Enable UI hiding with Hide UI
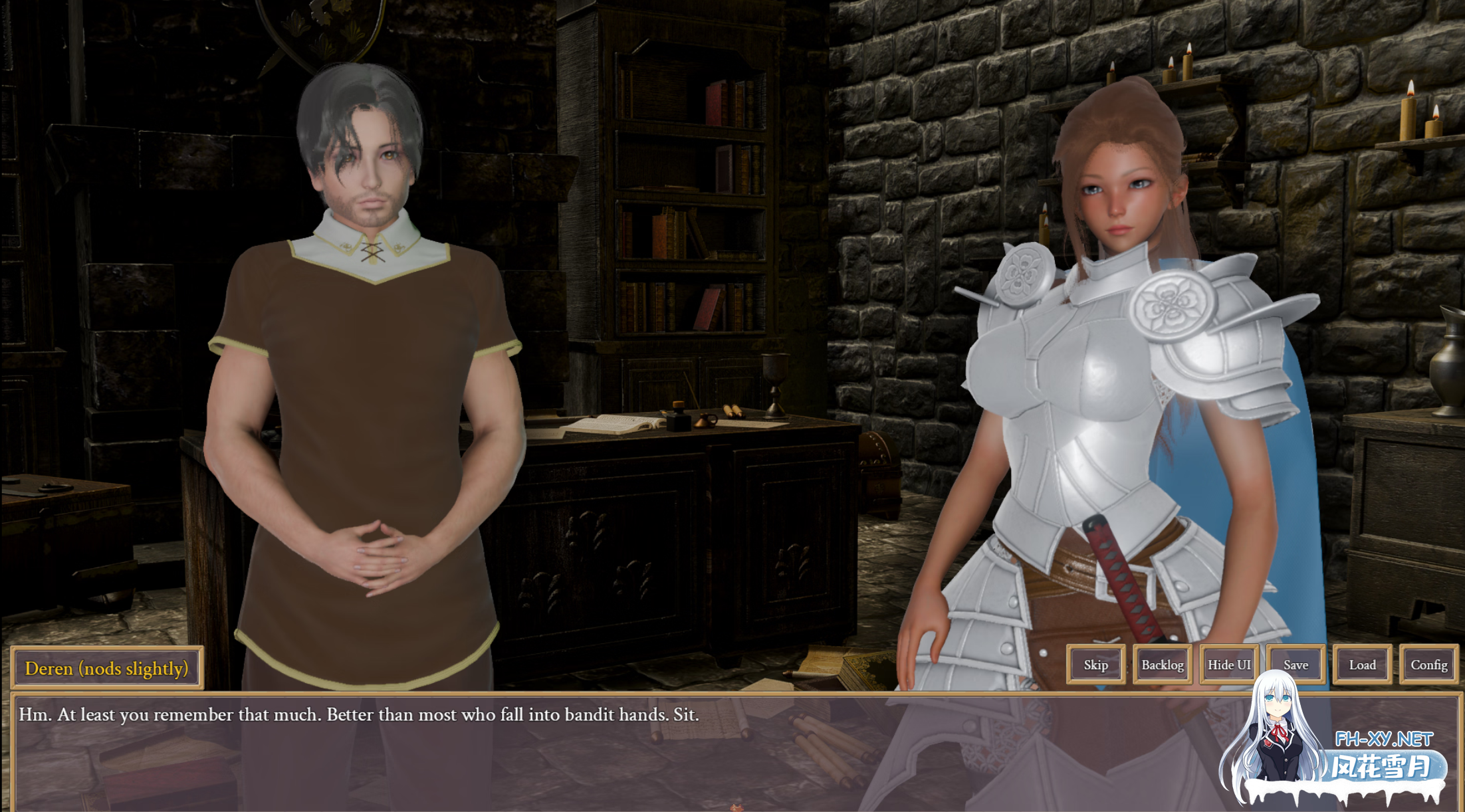 [x=1229, y=664]
